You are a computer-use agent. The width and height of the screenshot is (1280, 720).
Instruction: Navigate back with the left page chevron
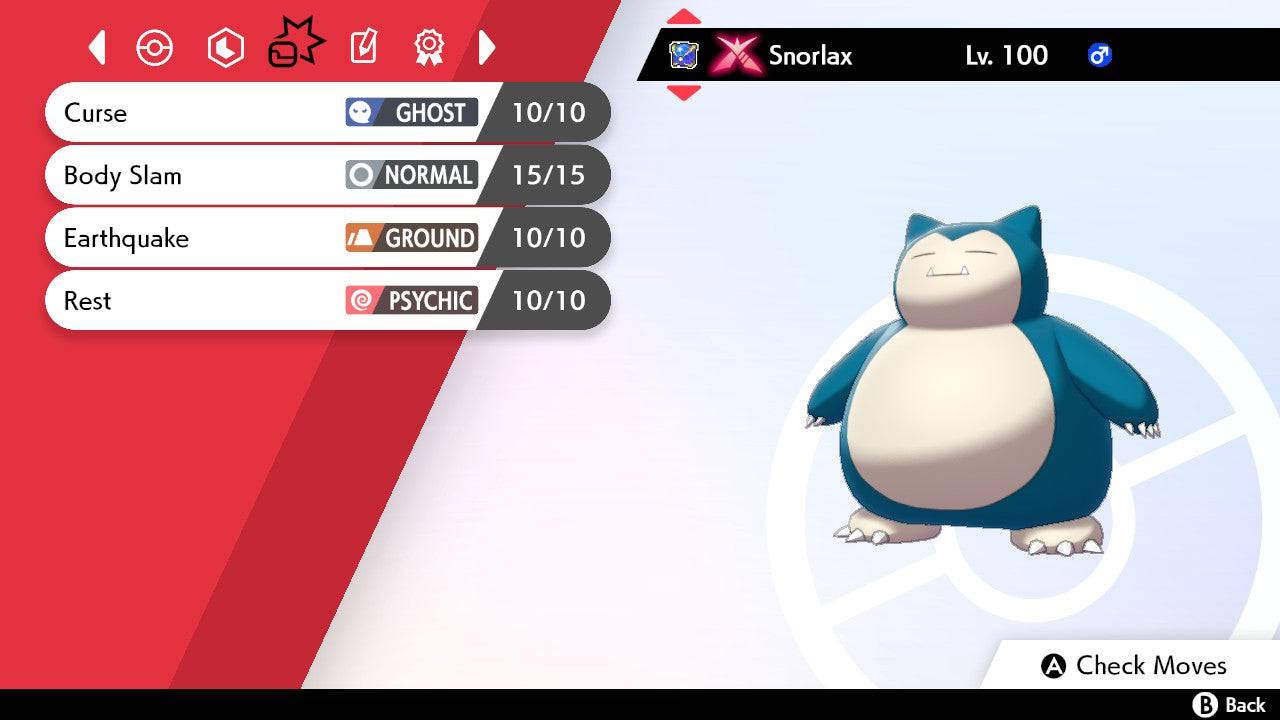click(x=96, y=47)
